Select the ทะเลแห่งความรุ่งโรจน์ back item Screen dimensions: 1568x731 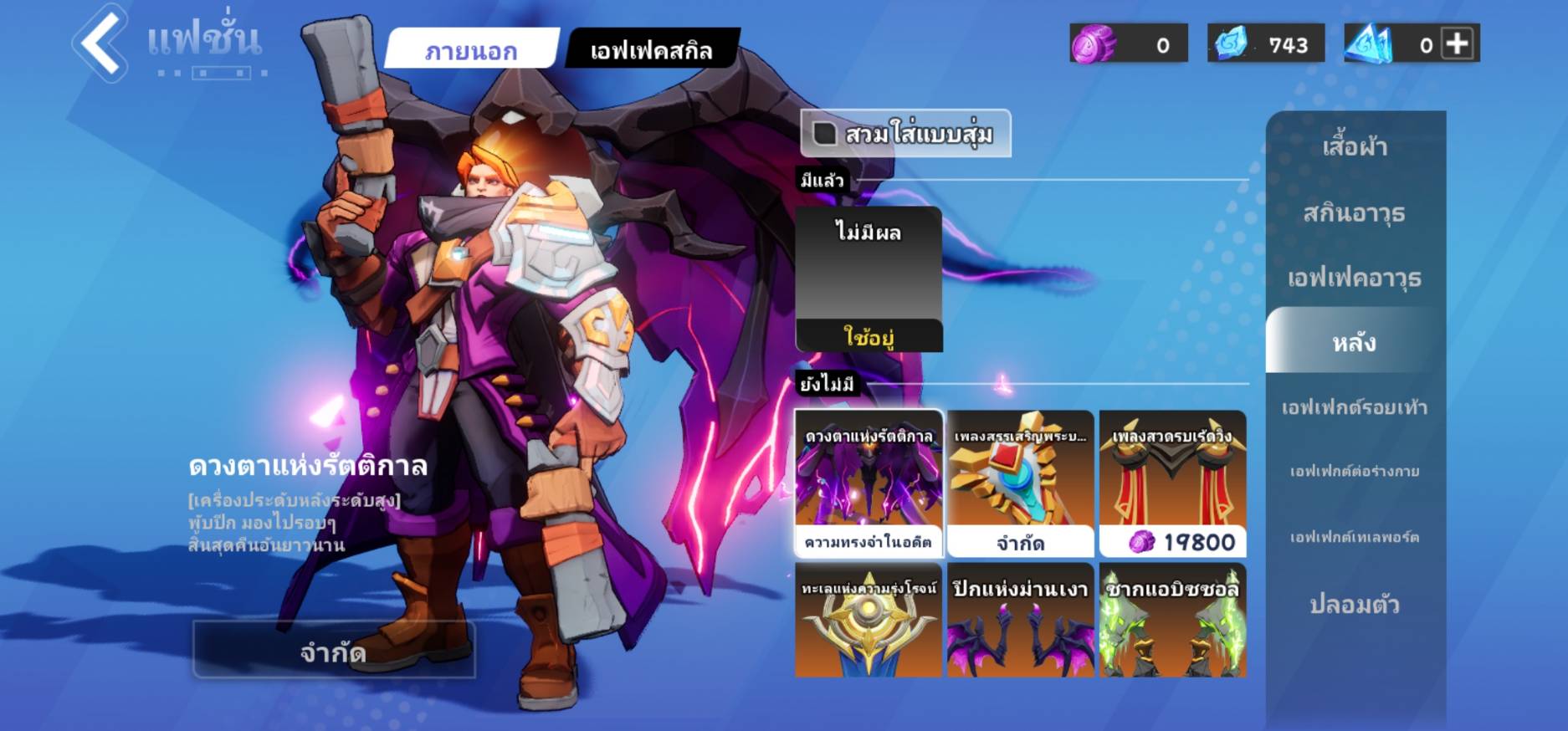click(x=869, y=620)
